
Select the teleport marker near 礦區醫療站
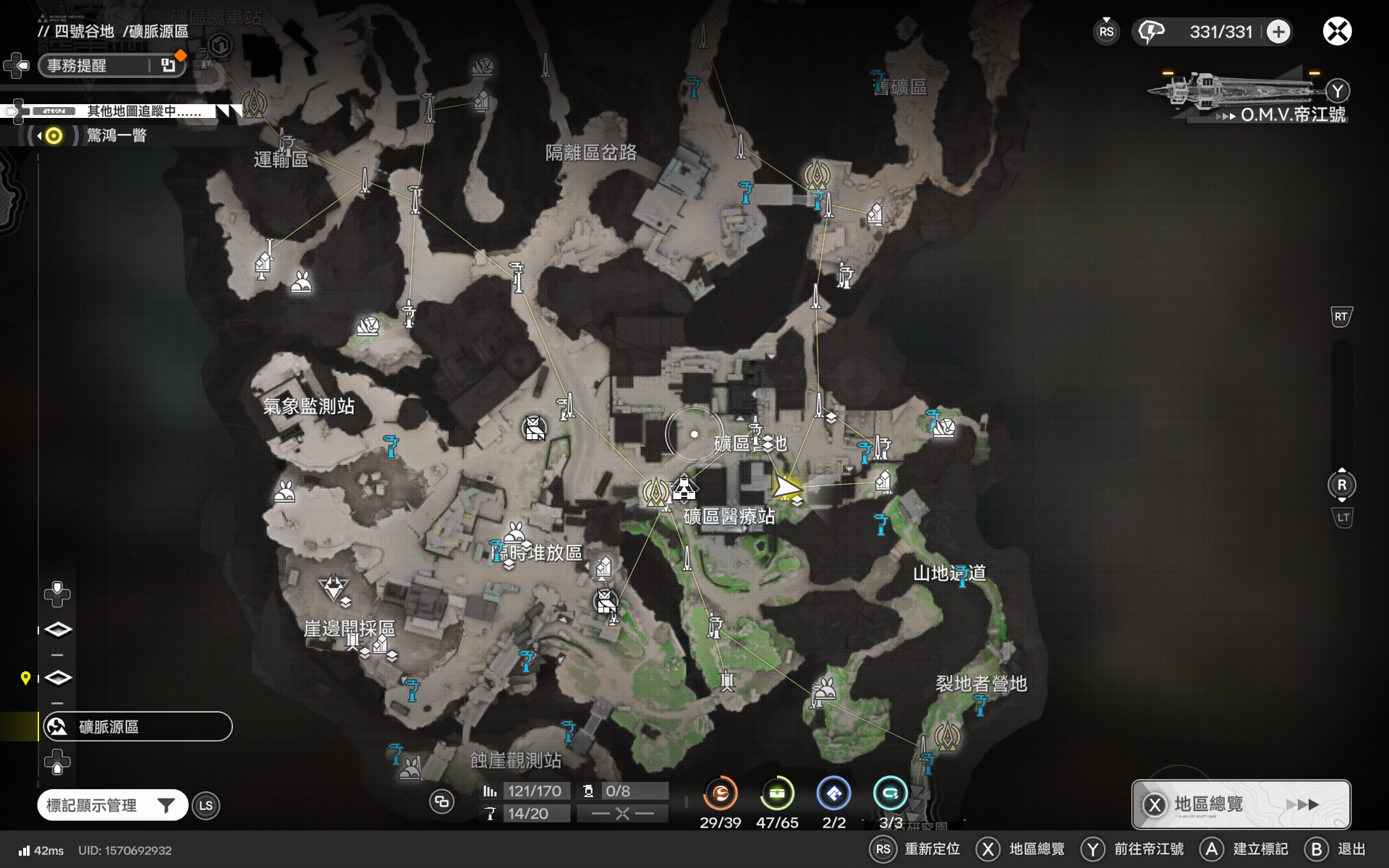[656, 493]
